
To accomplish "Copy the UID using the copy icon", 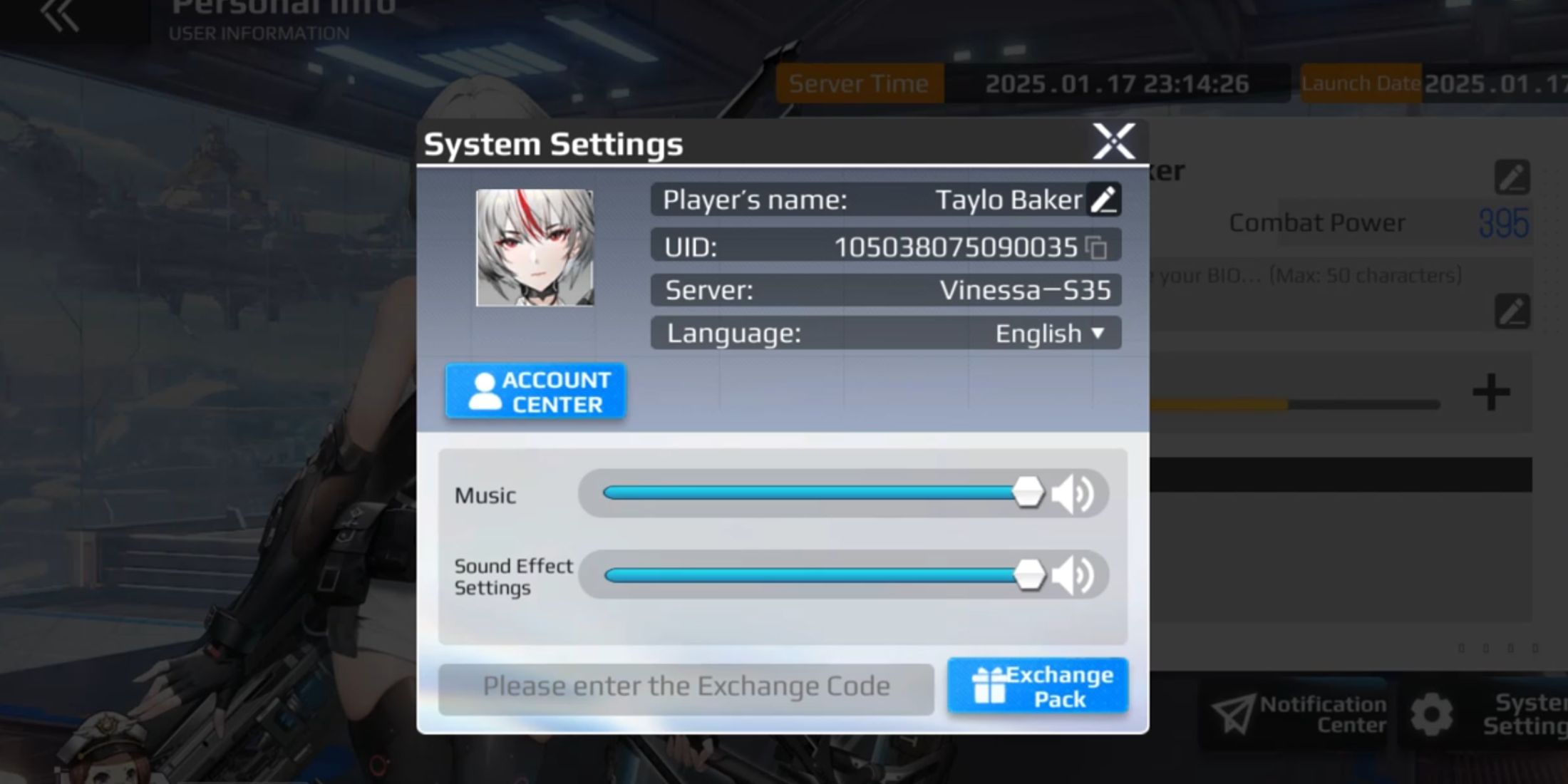I will click(x=1098, y=246).
